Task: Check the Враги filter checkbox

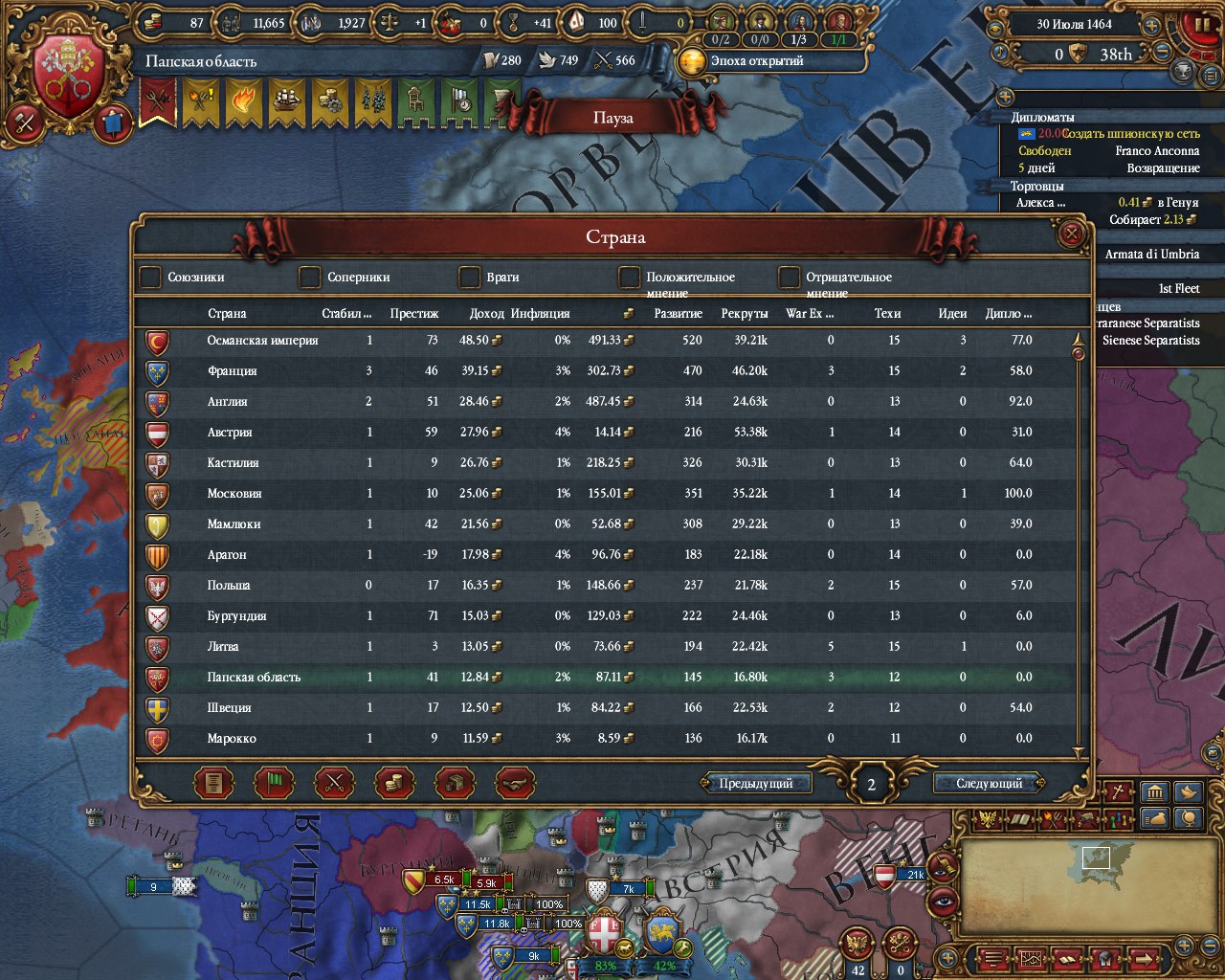Action: coord(469,278)
